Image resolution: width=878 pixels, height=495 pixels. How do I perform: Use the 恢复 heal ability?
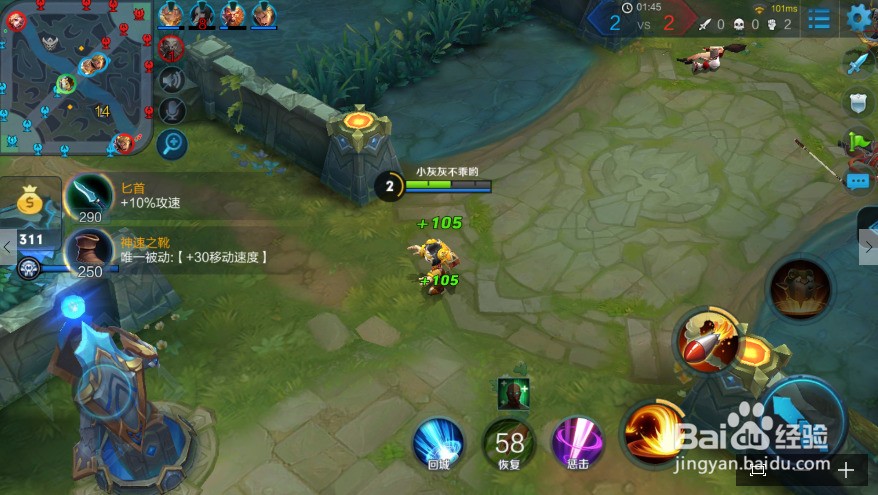(509, 442)
